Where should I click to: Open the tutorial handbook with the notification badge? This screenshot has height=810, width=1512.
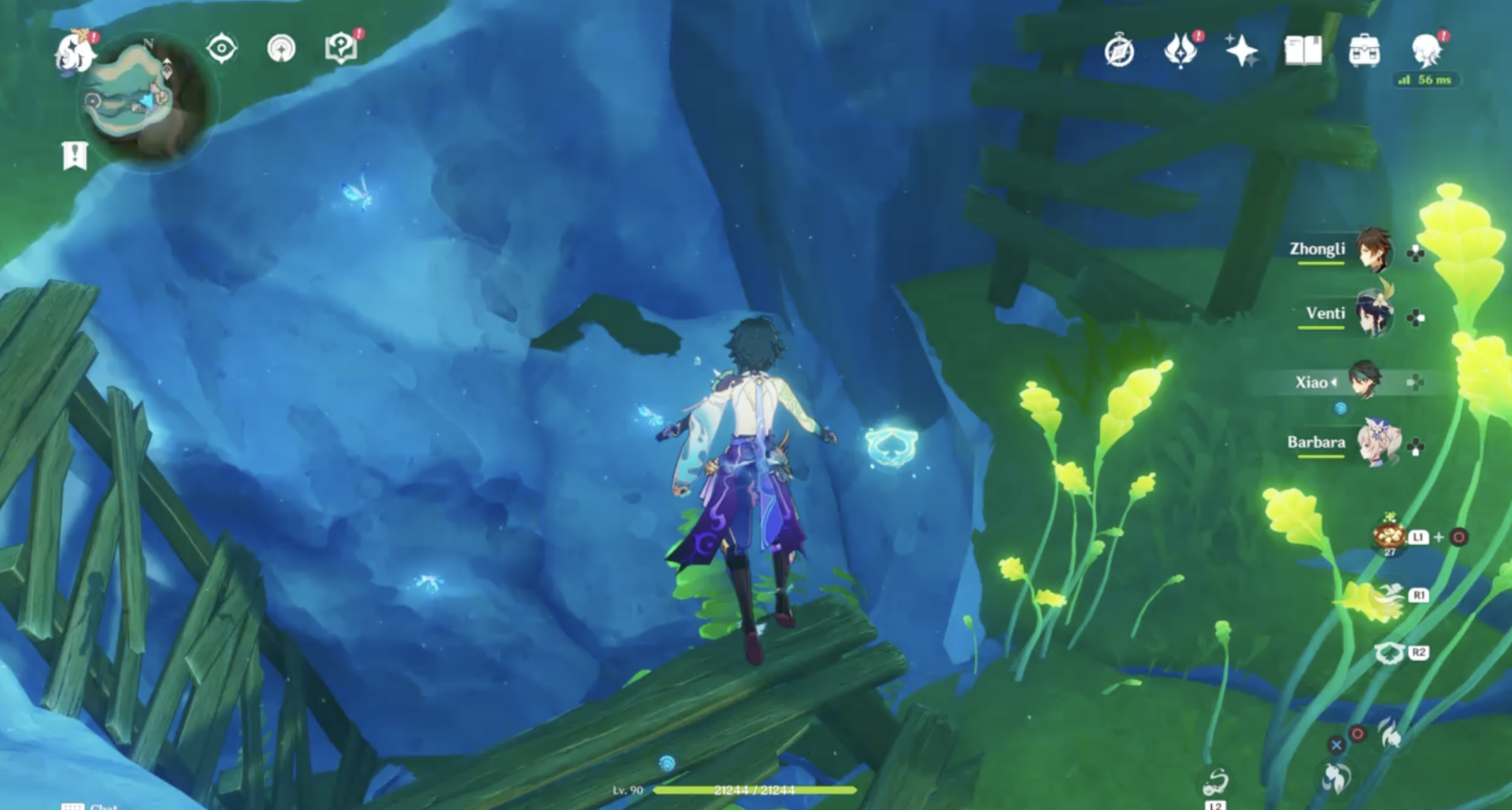point(340,49)
